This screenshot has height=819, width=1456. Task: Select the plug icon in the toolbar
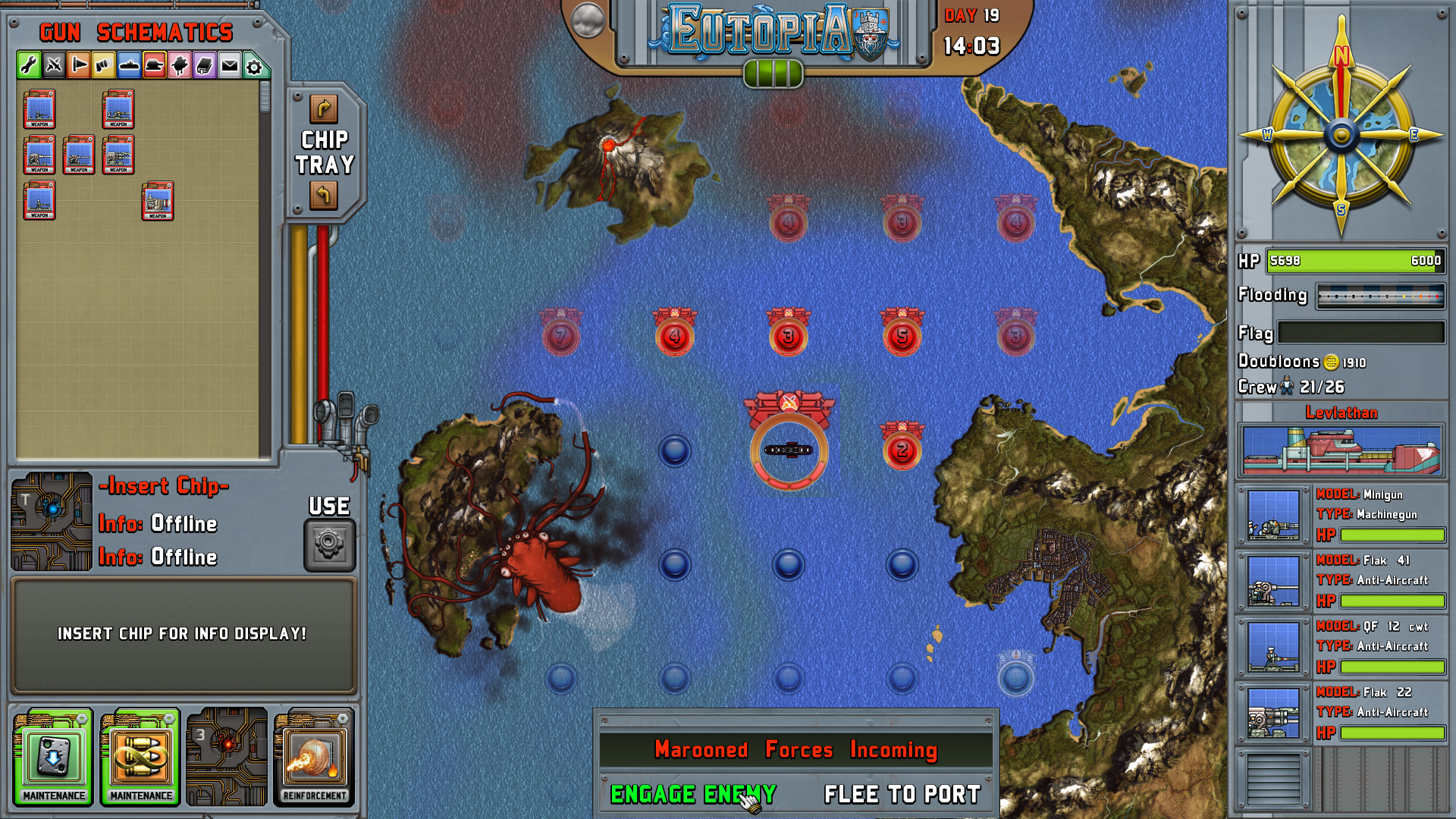coord(180,66)
